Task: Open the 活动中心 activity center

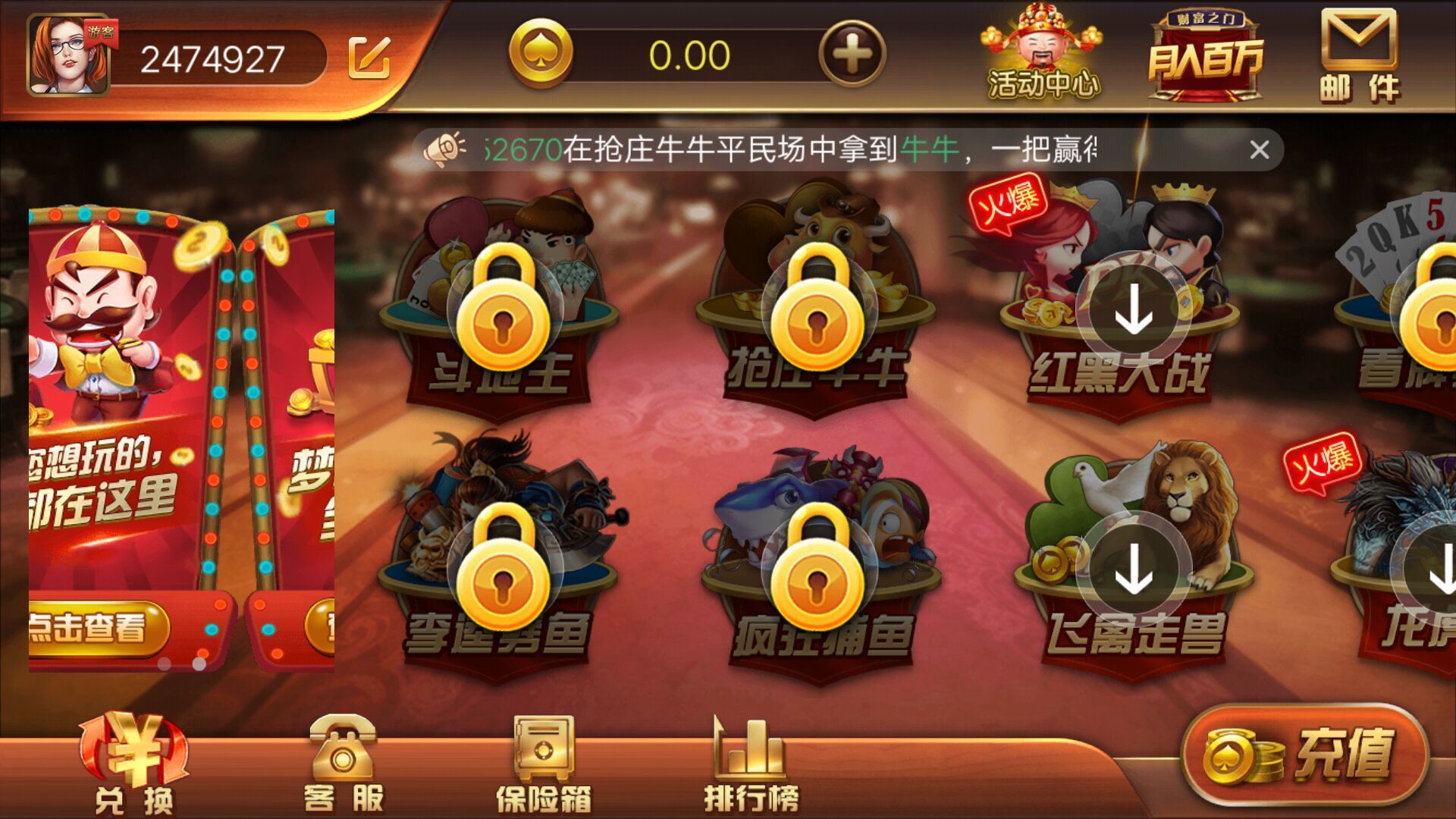Action: click(1043, 53)
